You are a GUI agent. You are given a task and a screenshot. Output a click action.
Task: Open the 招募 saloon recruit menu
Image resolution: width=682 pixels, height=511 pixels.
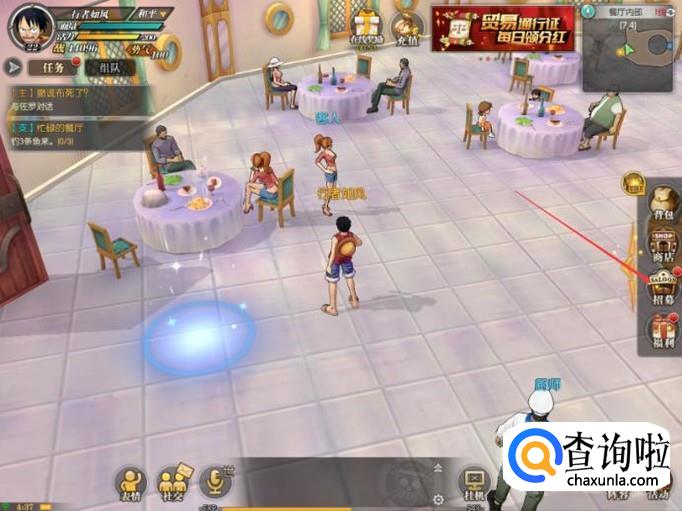click(661, 286)
